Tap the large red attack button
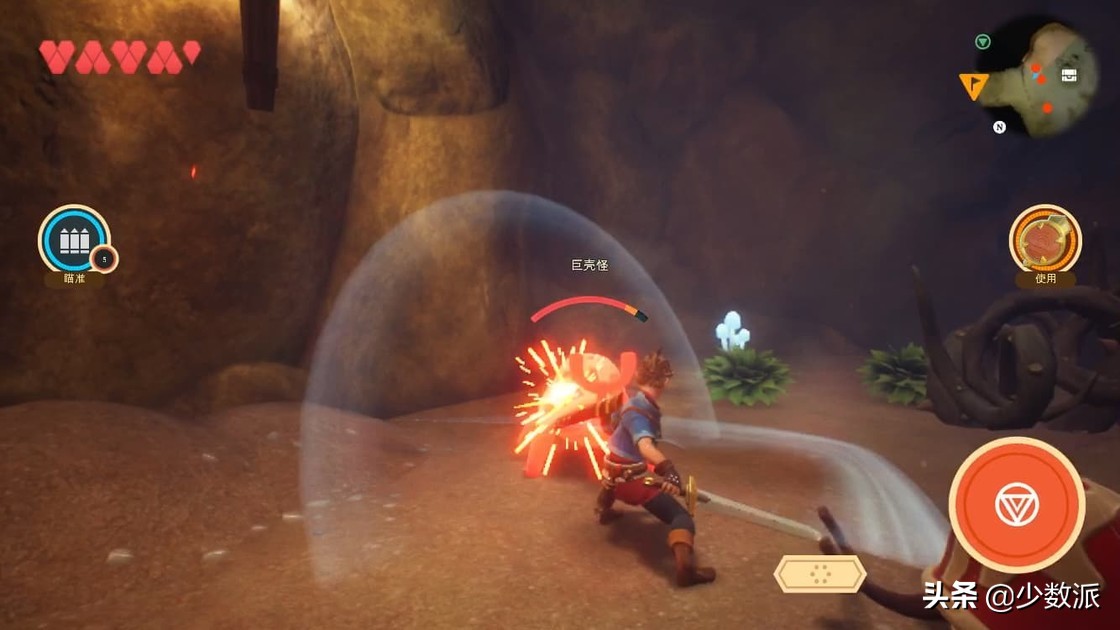Viewport: 1120px width, 630px height. point(1016,505)
